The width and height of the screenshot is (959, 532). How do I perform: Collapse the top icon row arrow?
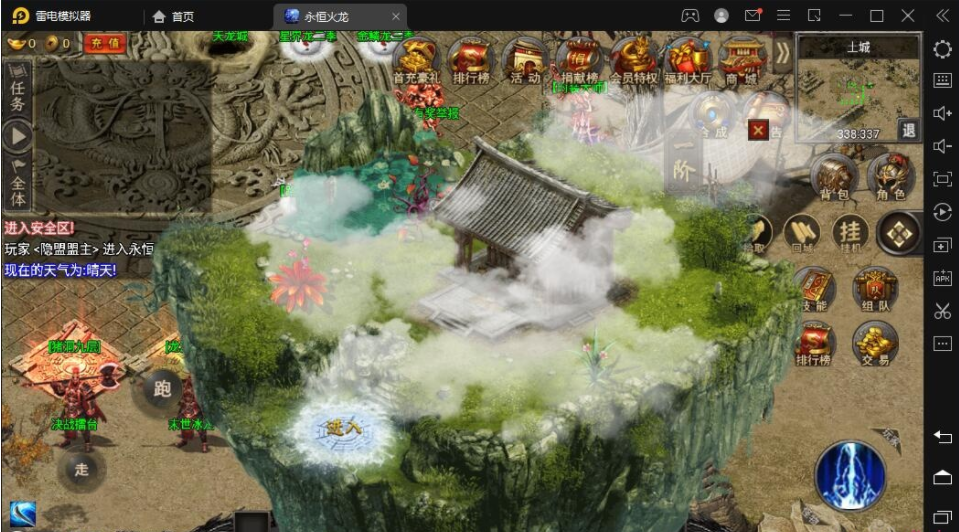(x=781, y=57)
